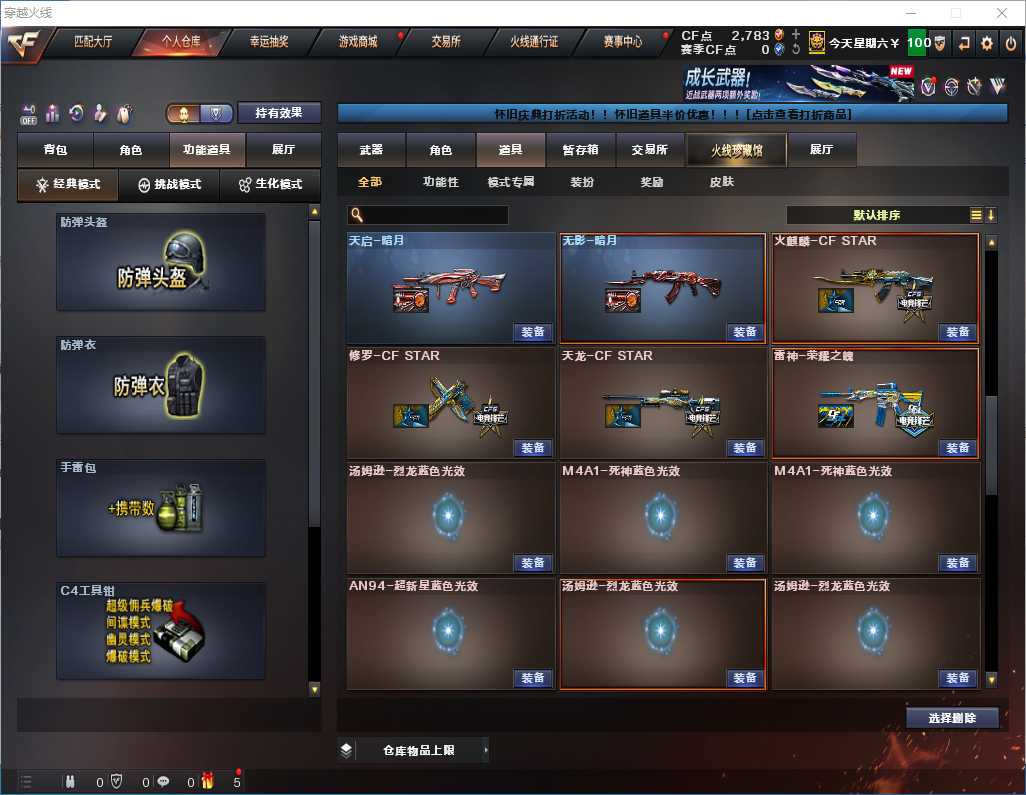Close the game window
The width and height of the screenshot is (1026, 795).
(1002, 13)
